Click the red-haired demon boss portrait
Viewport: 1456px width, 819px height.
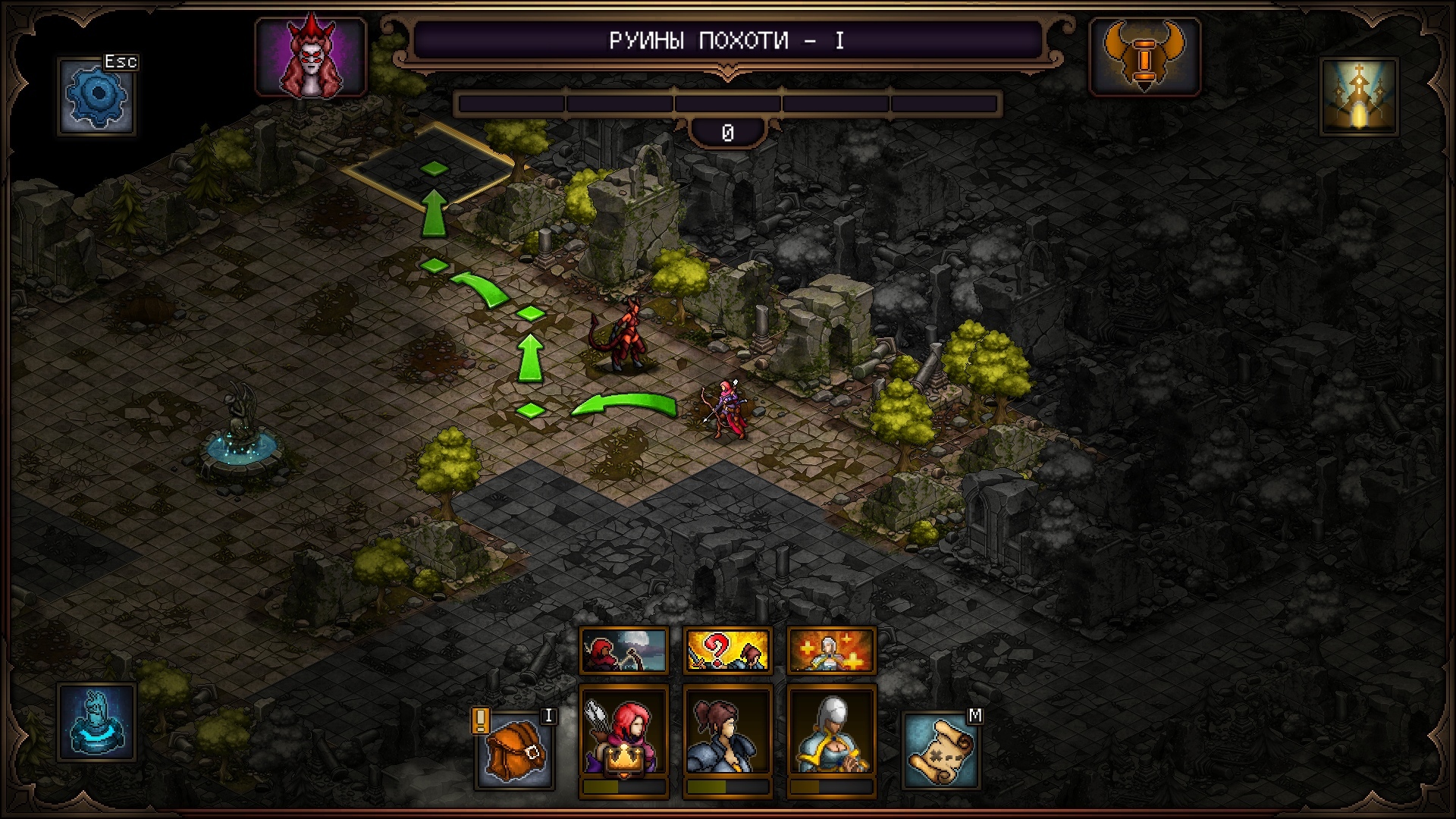tap(311, 58)
